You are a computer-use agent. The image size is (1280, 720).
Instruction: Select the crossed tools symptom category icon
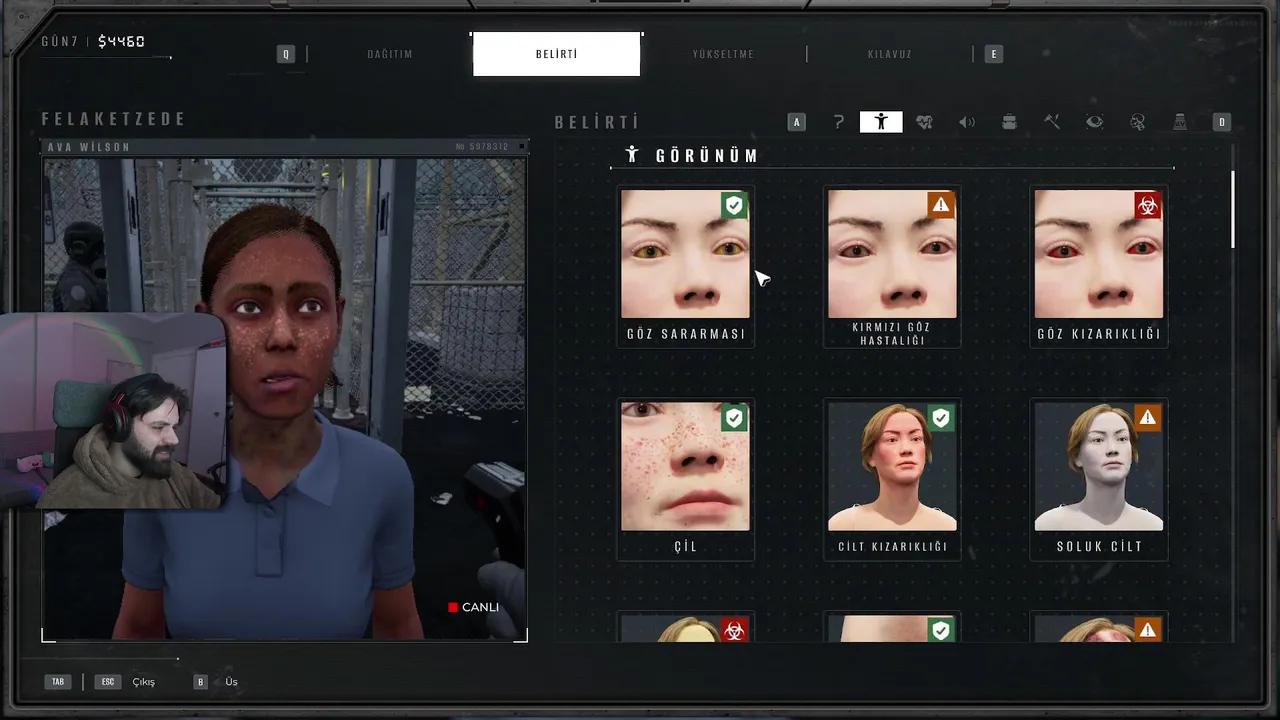[x=1052, y=122]
